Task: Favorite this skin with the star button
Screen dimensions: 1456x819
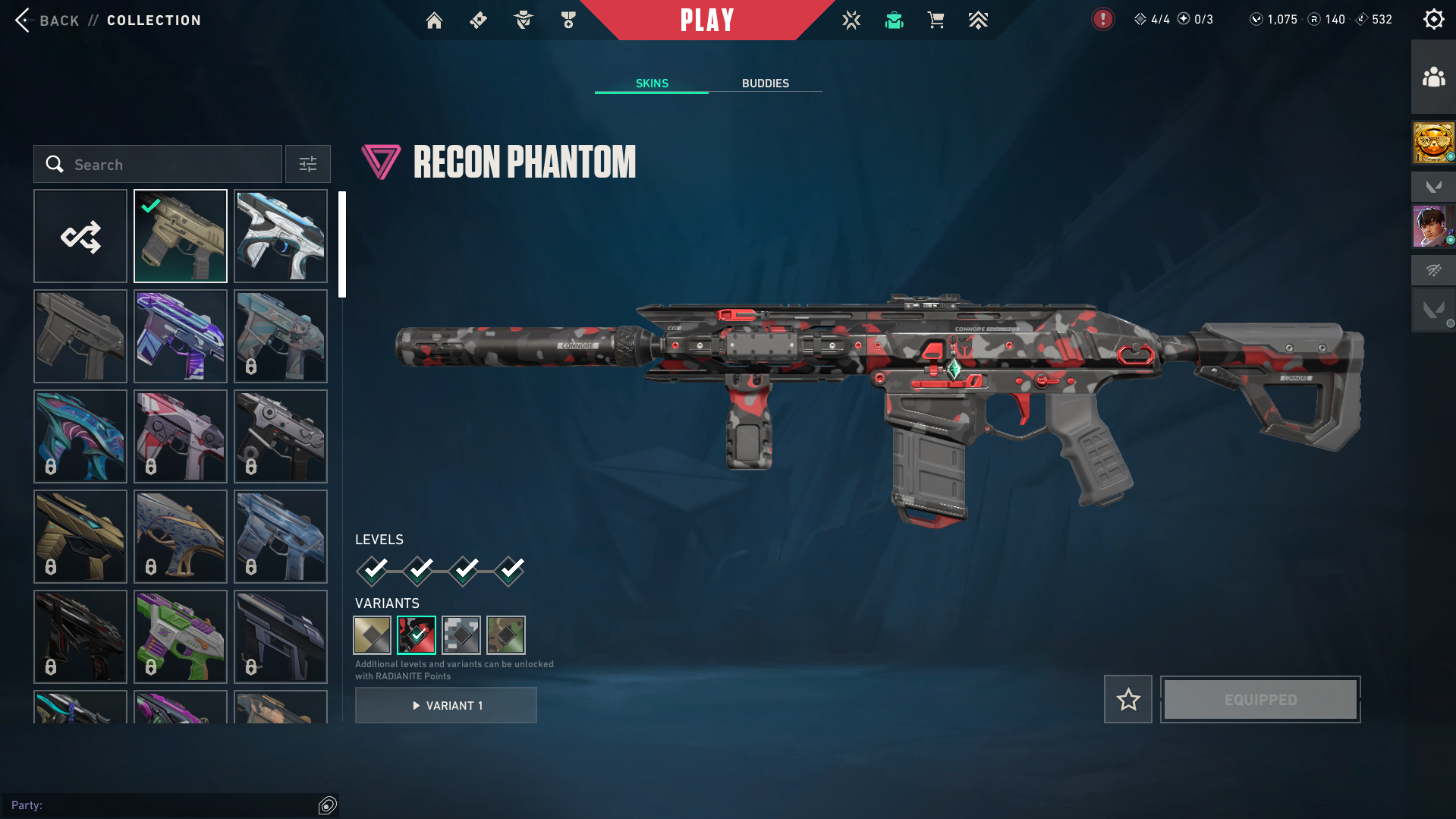Action: pyautogui.click(x=1128, y=700)
